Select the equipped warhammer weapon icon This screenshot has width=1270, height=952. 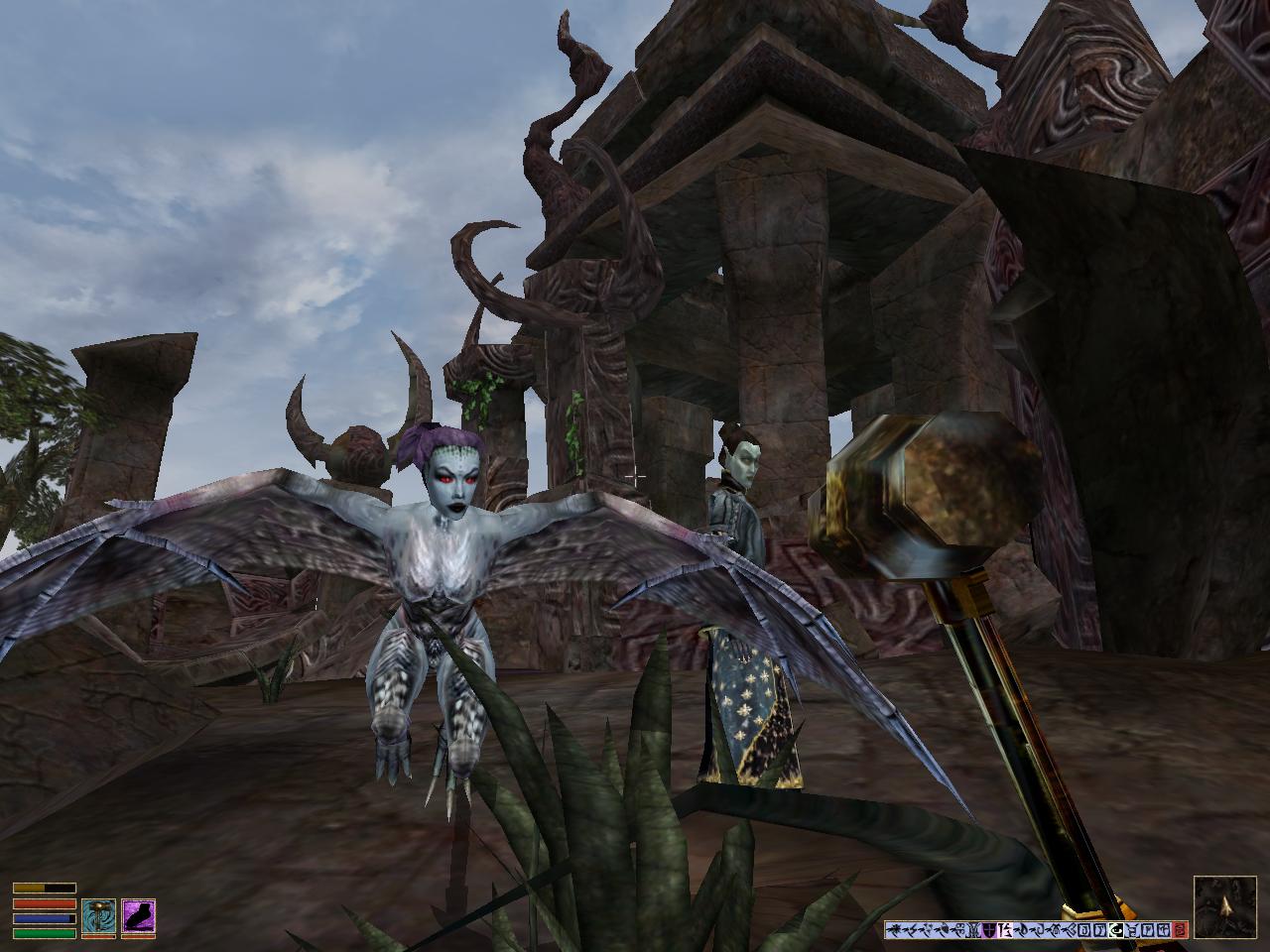pos(98,917)
